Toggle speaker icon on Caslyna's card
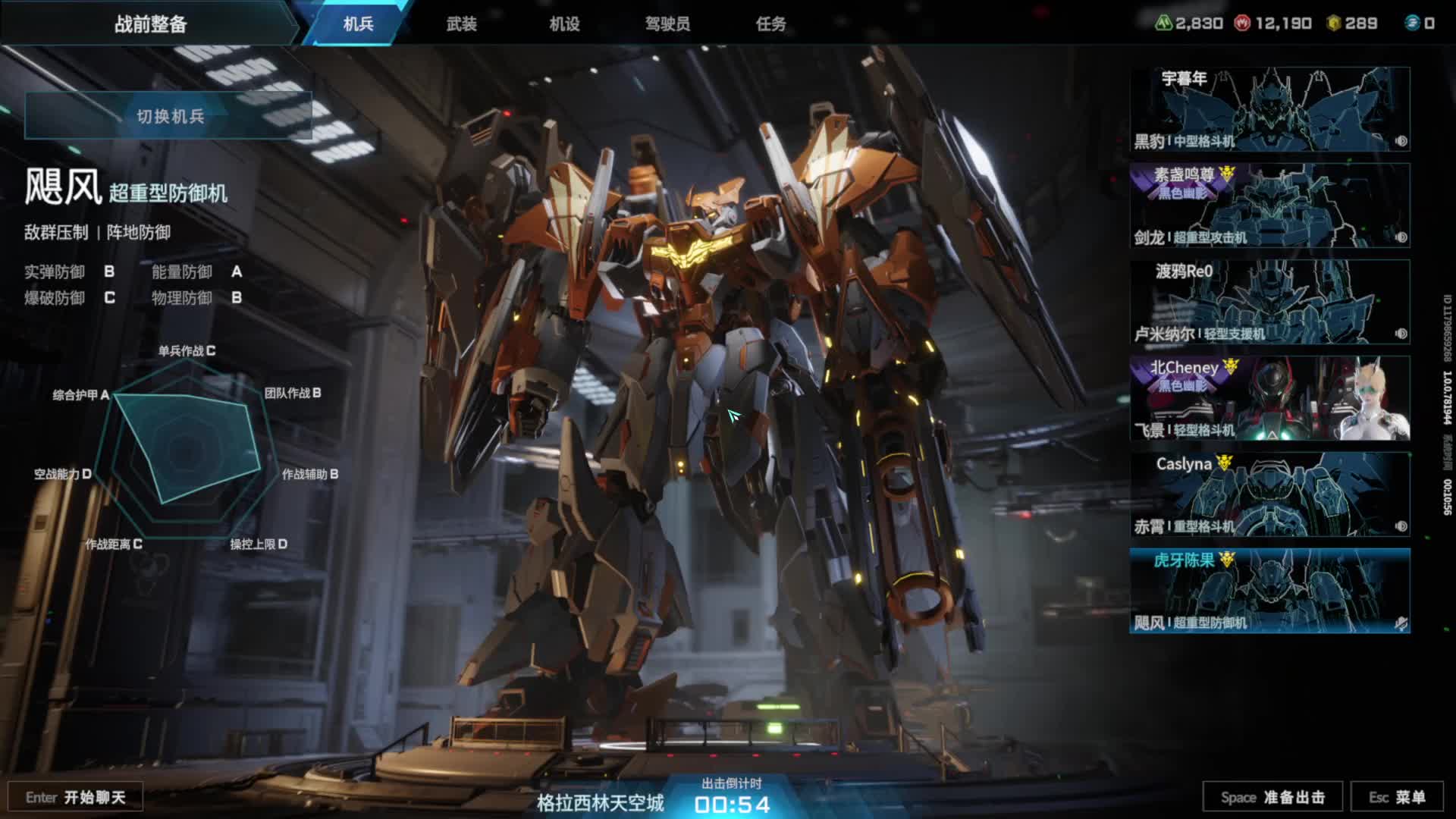Screen dimensions: 1456x819 click(x=1401, y=526)
